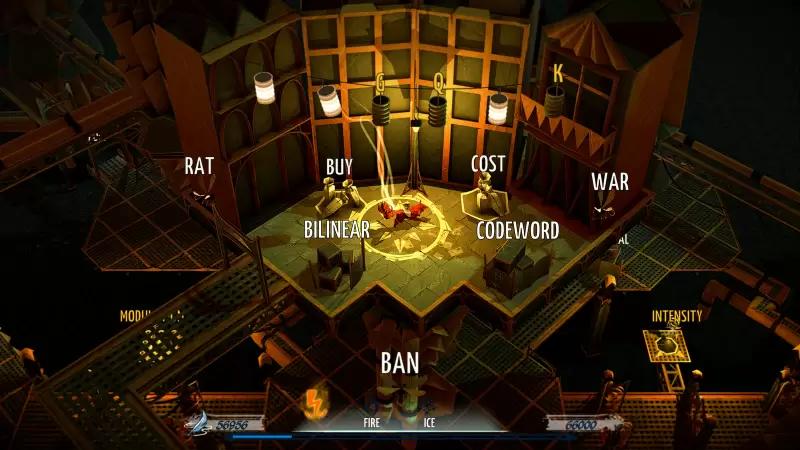This screenshot has width=800, height=450.
Task: Click the BUY word label
Action: tap(340, 166)
